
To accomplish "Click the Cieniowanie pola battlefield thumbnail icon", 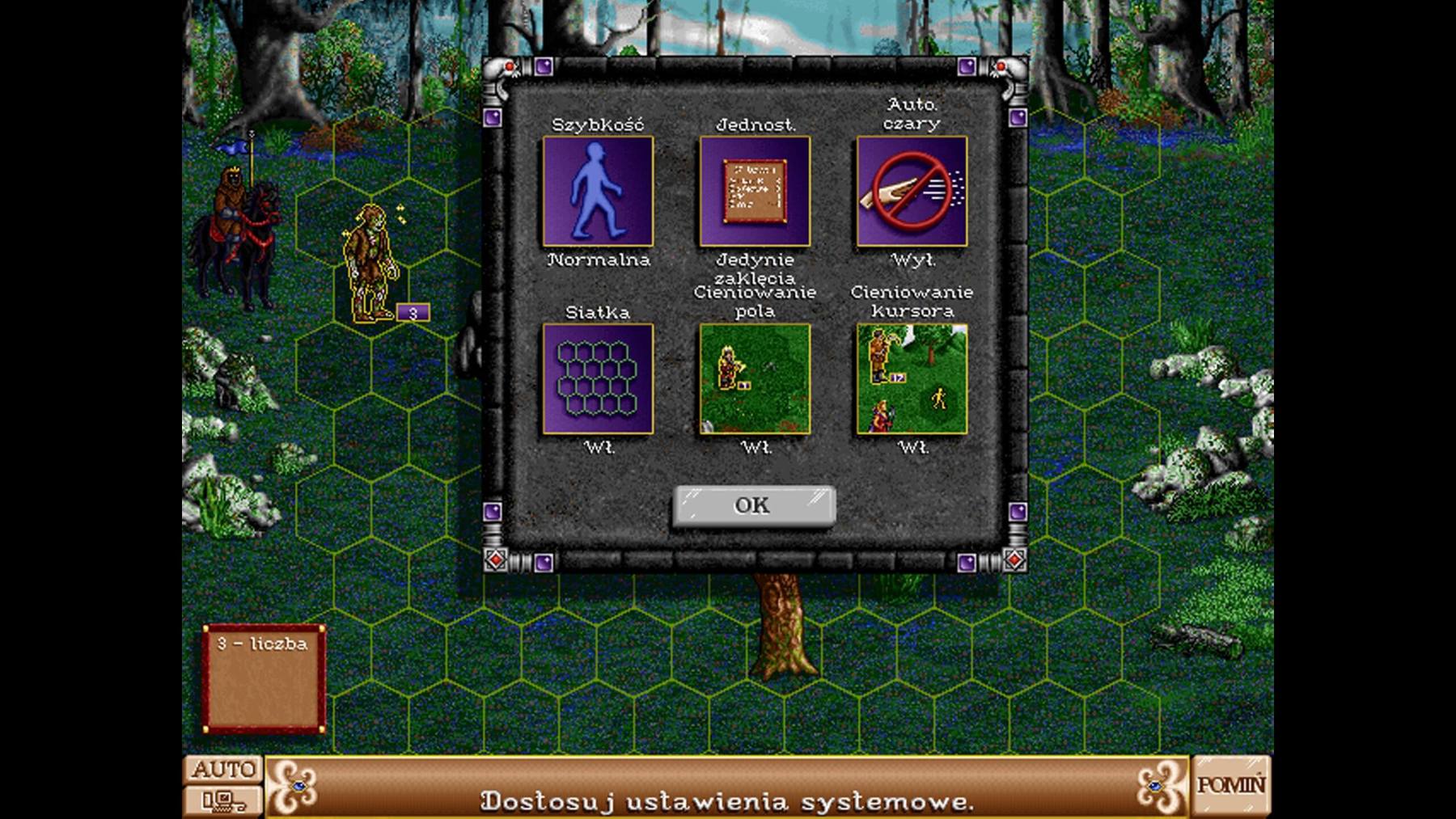I will 754,380.
